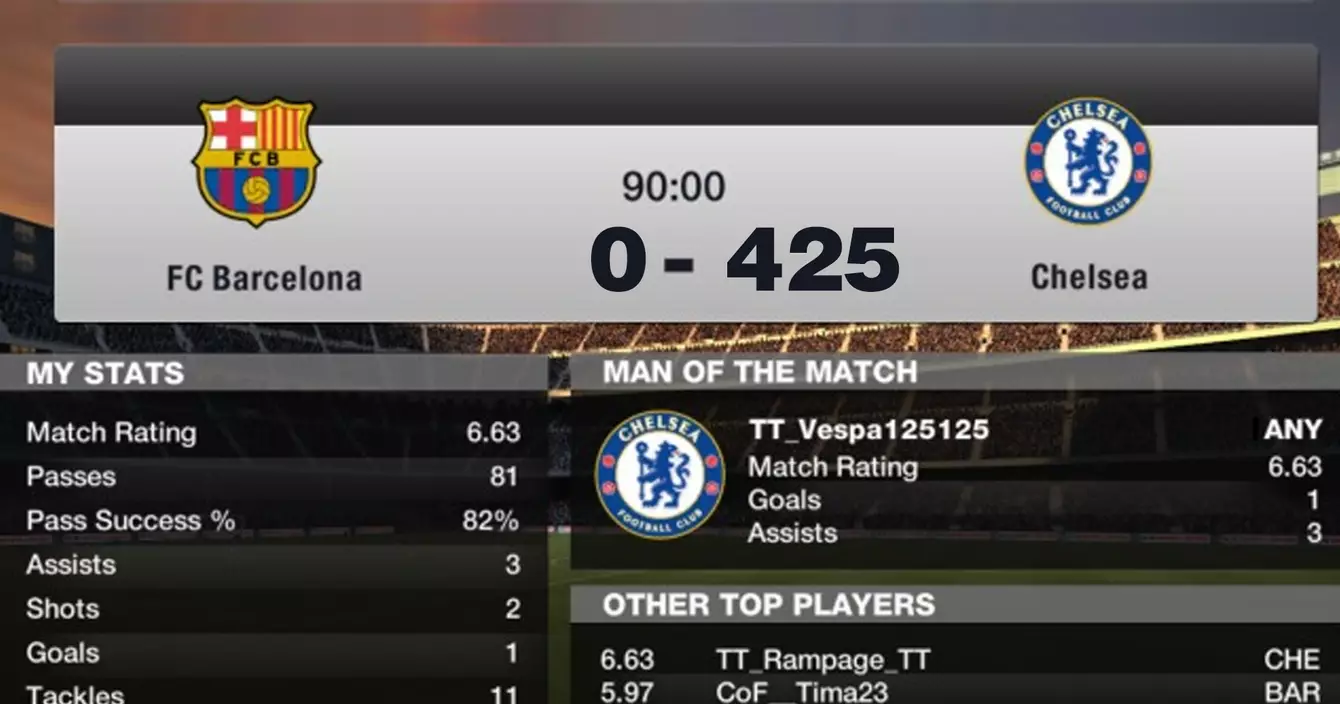Viewport: 1340px width, 704px height.
Task: Select TT_Rampage_TT in other top players
Action: [823, 660]
